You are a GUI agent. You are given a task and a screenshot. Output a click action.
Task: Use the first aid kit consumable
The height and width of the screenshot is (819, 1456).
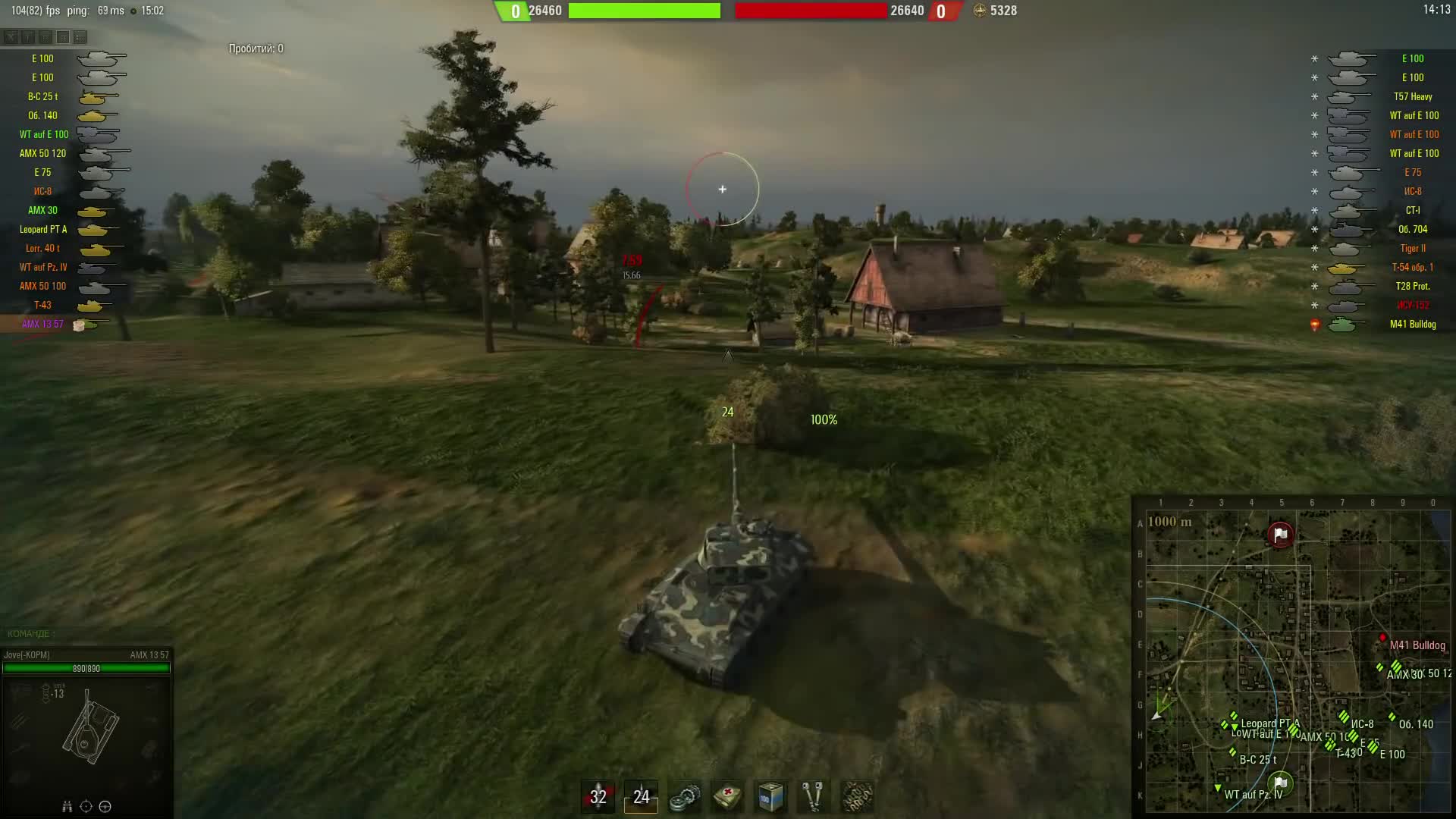tap(726, 796)
